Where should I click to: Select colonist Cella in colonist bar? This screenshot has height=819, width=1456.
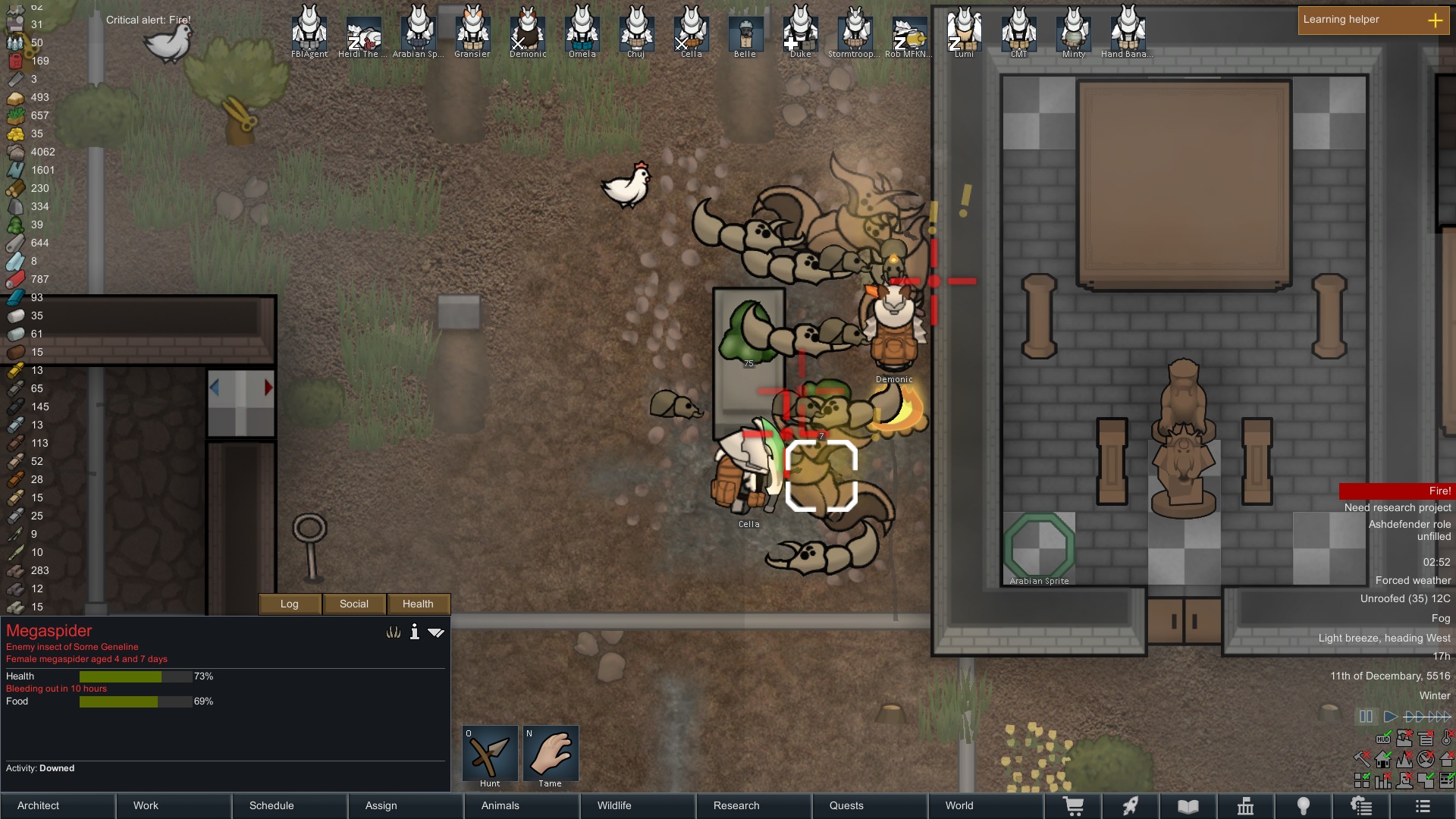[x=691, y=30]
